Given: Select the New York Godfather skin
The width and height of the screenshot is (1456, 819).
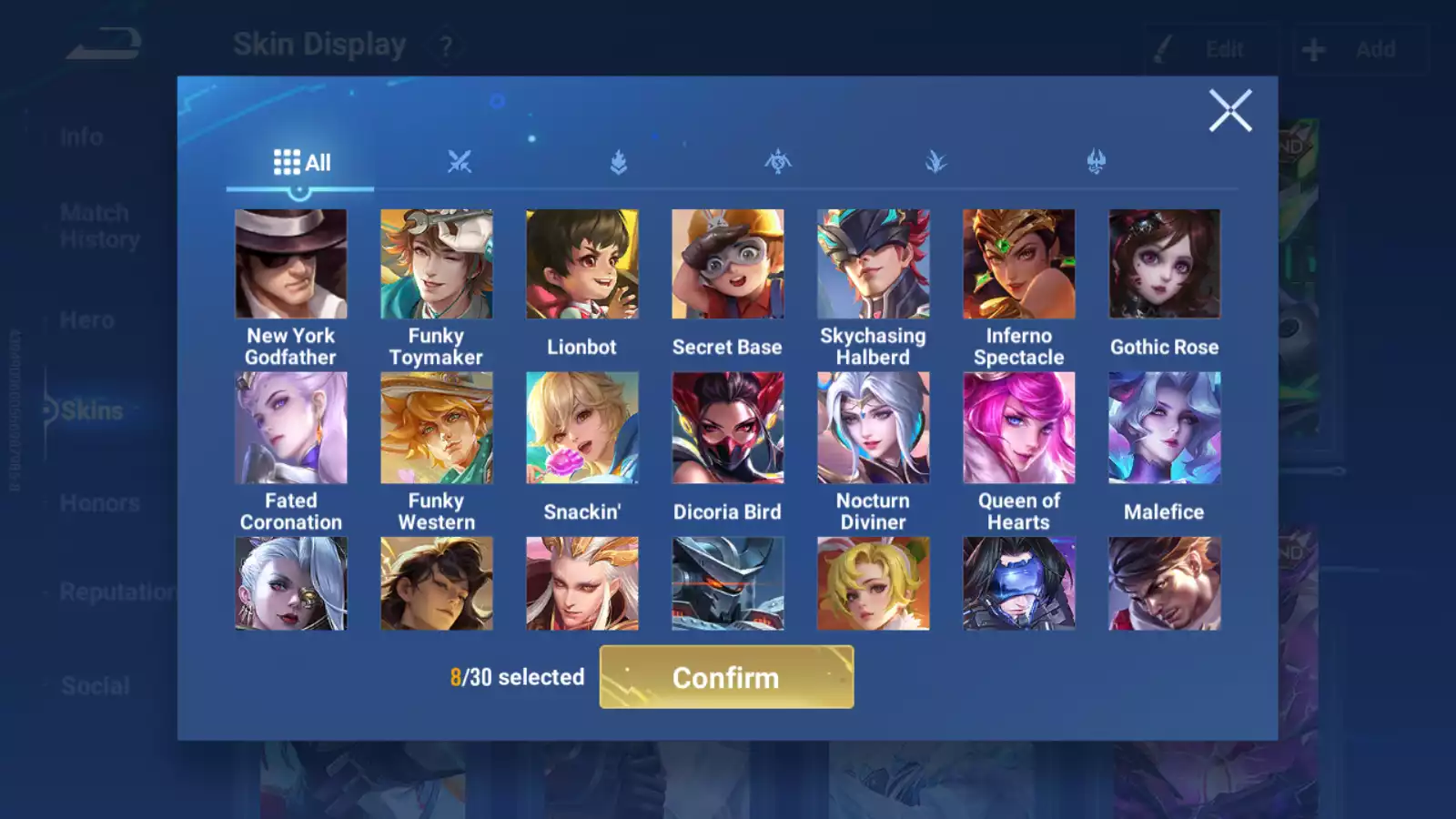Looking at the screenshot, I should (291, 264).
